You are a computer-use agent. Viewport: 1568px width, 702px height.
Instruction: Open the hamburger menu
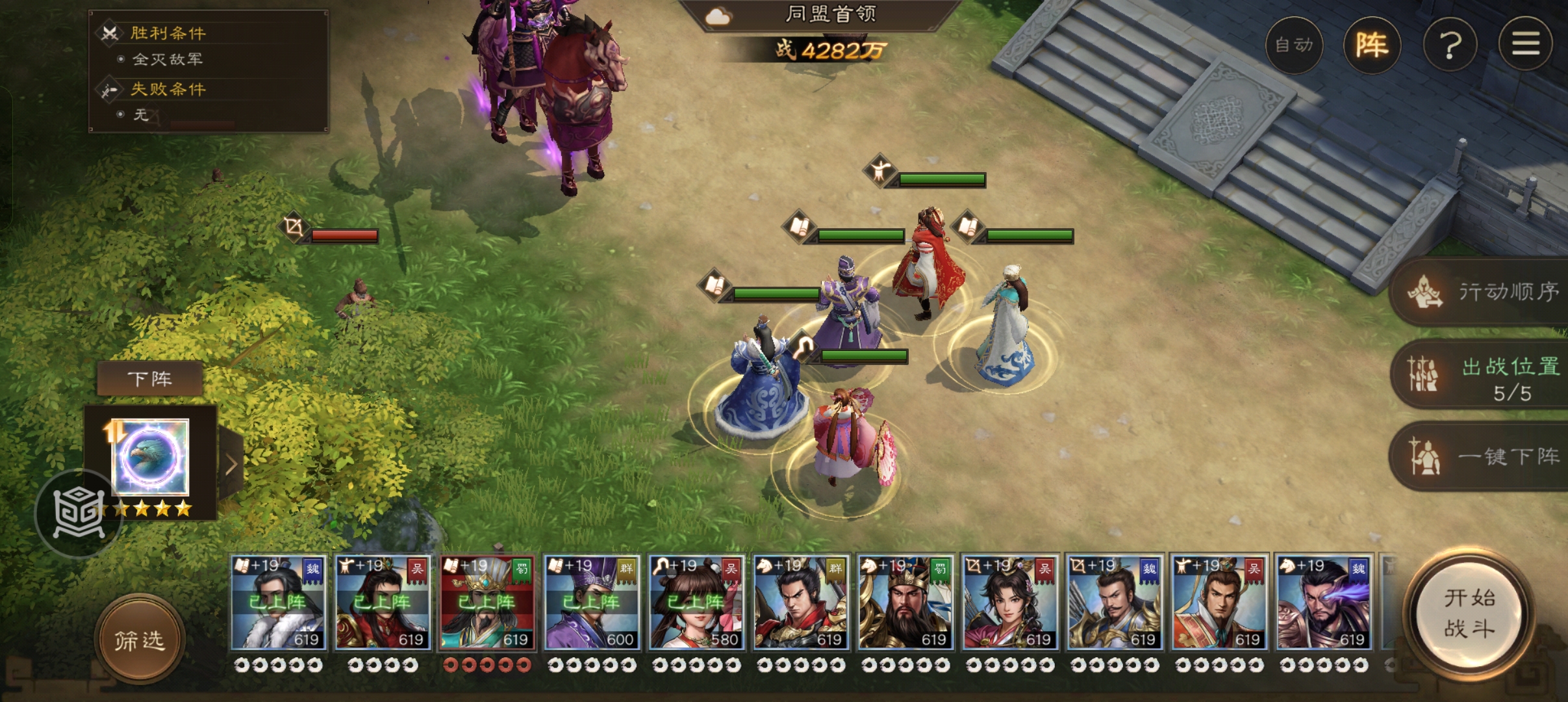[x=1525, y=45]
